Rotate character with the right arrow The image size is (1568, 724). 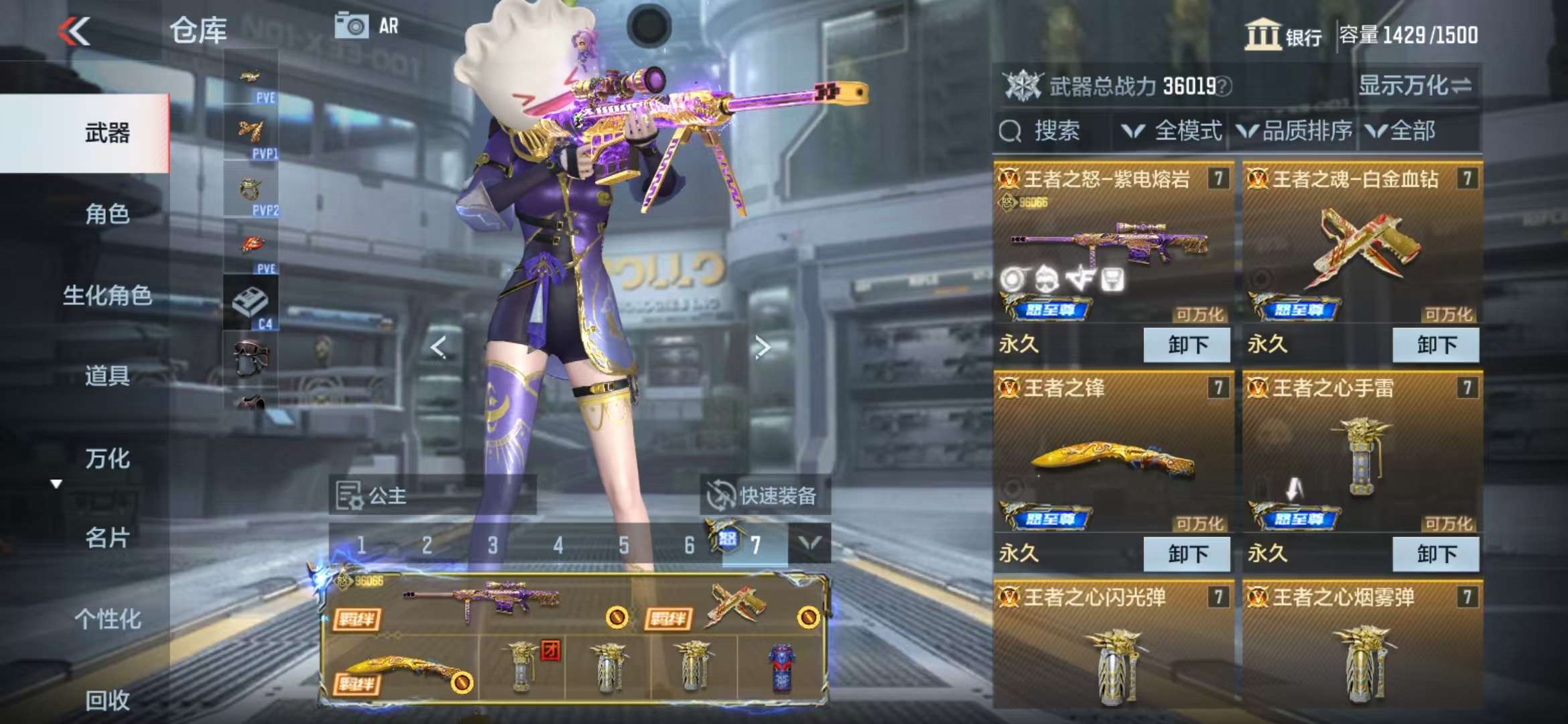(x=762, y=347)
